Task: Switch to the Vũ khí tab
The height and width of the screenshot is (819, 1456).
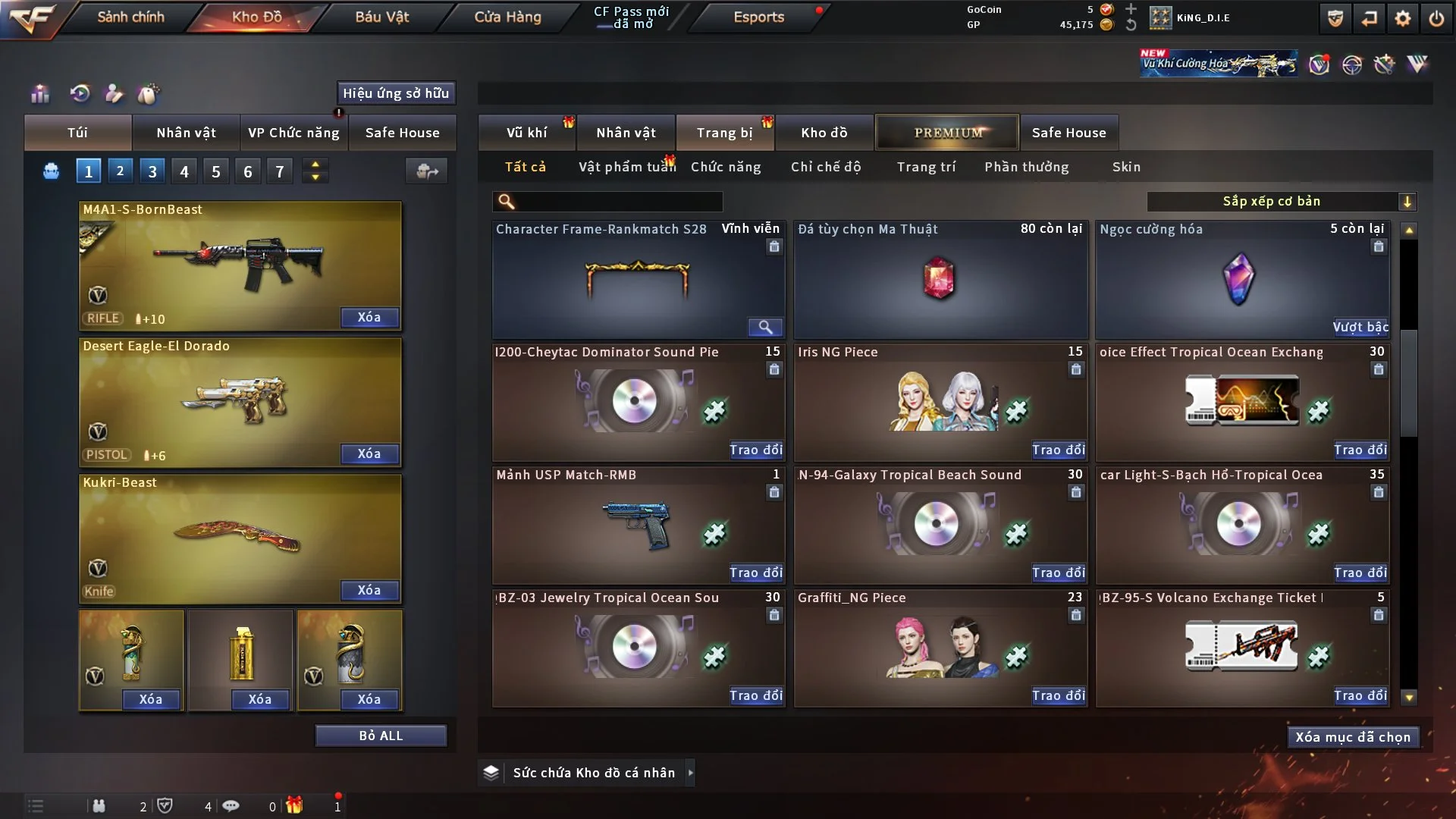Action: click(526, 133)
